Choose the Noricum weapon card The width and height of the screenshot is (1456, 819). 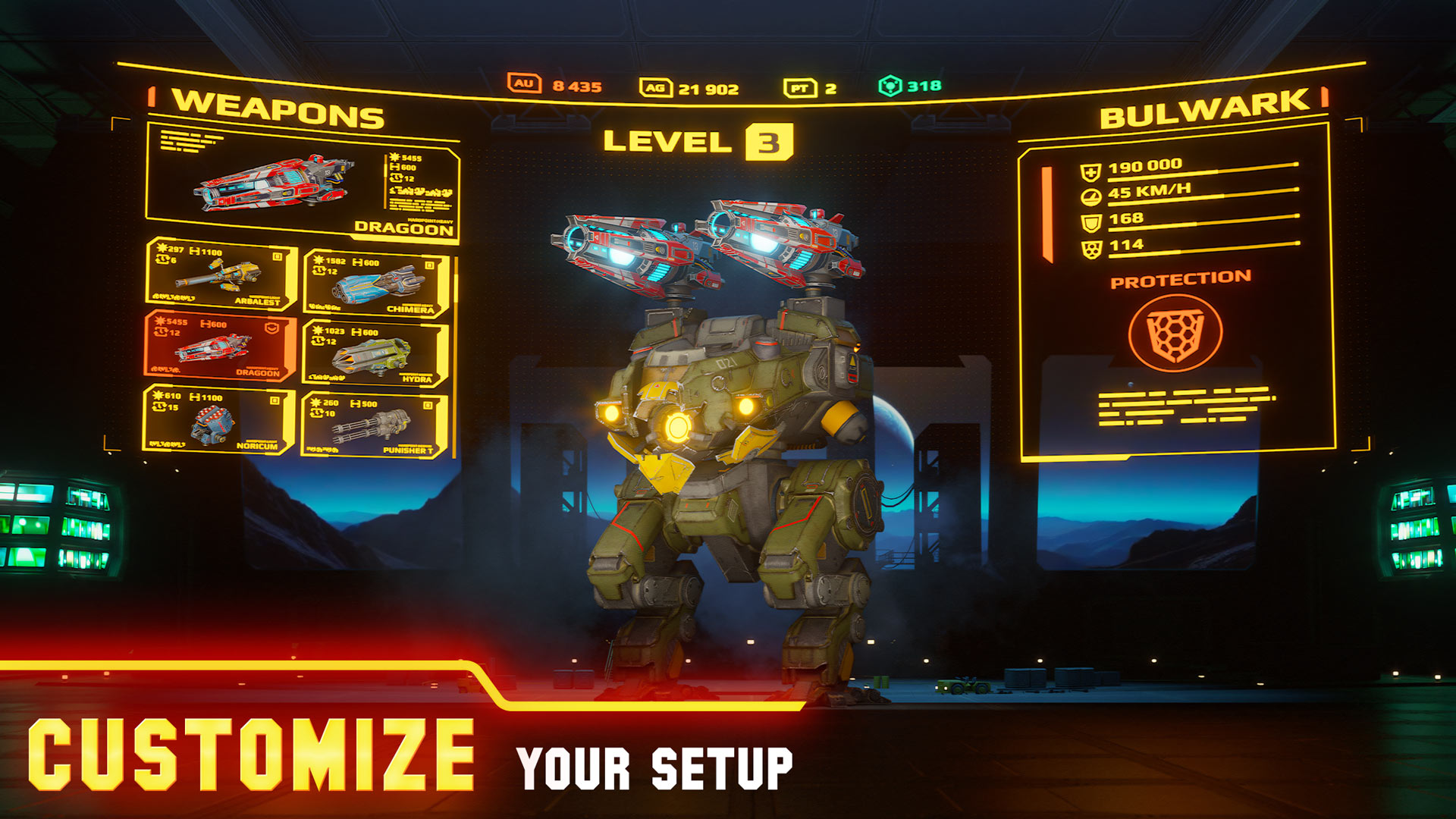point(218,419)
